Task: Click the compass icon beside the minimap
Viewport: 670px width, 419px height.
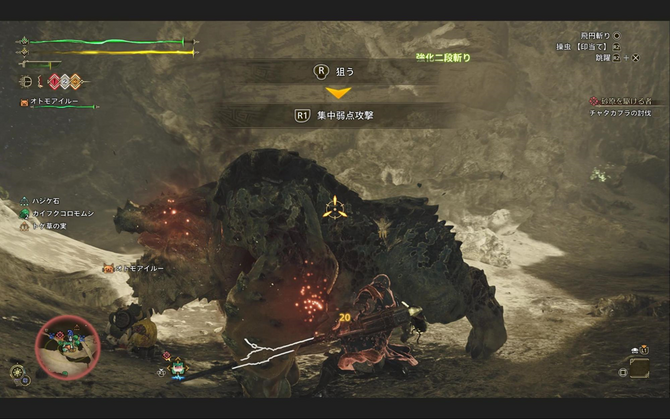Action: (18, 373)
